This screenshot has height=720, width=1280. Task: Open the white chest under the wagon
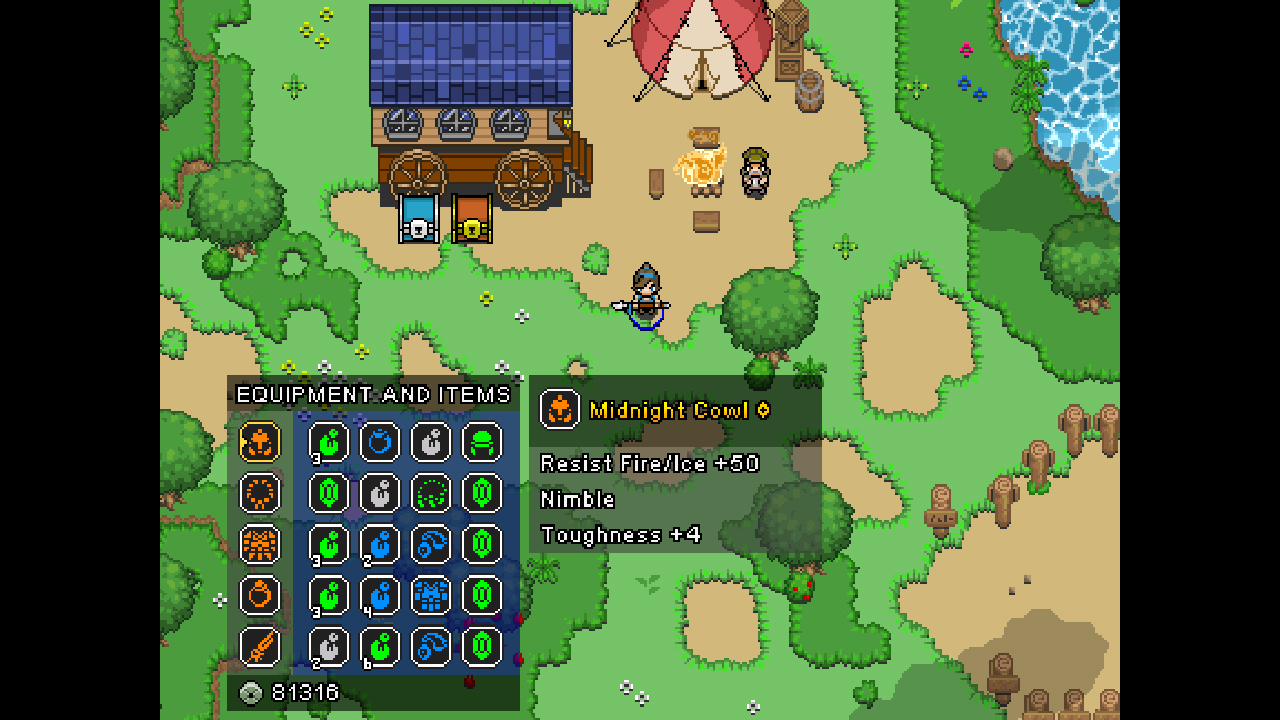click(420, 222)
